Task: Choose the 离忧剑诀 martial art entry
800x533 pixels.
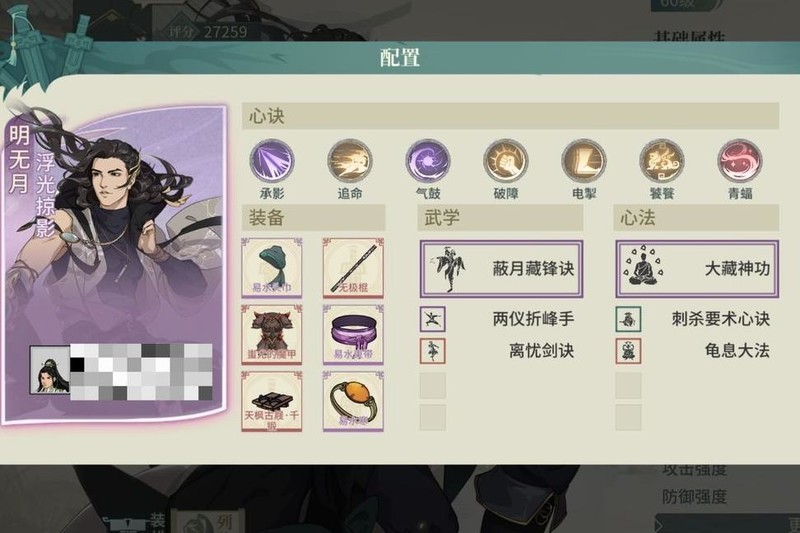Action: click(x=501, y=351)
